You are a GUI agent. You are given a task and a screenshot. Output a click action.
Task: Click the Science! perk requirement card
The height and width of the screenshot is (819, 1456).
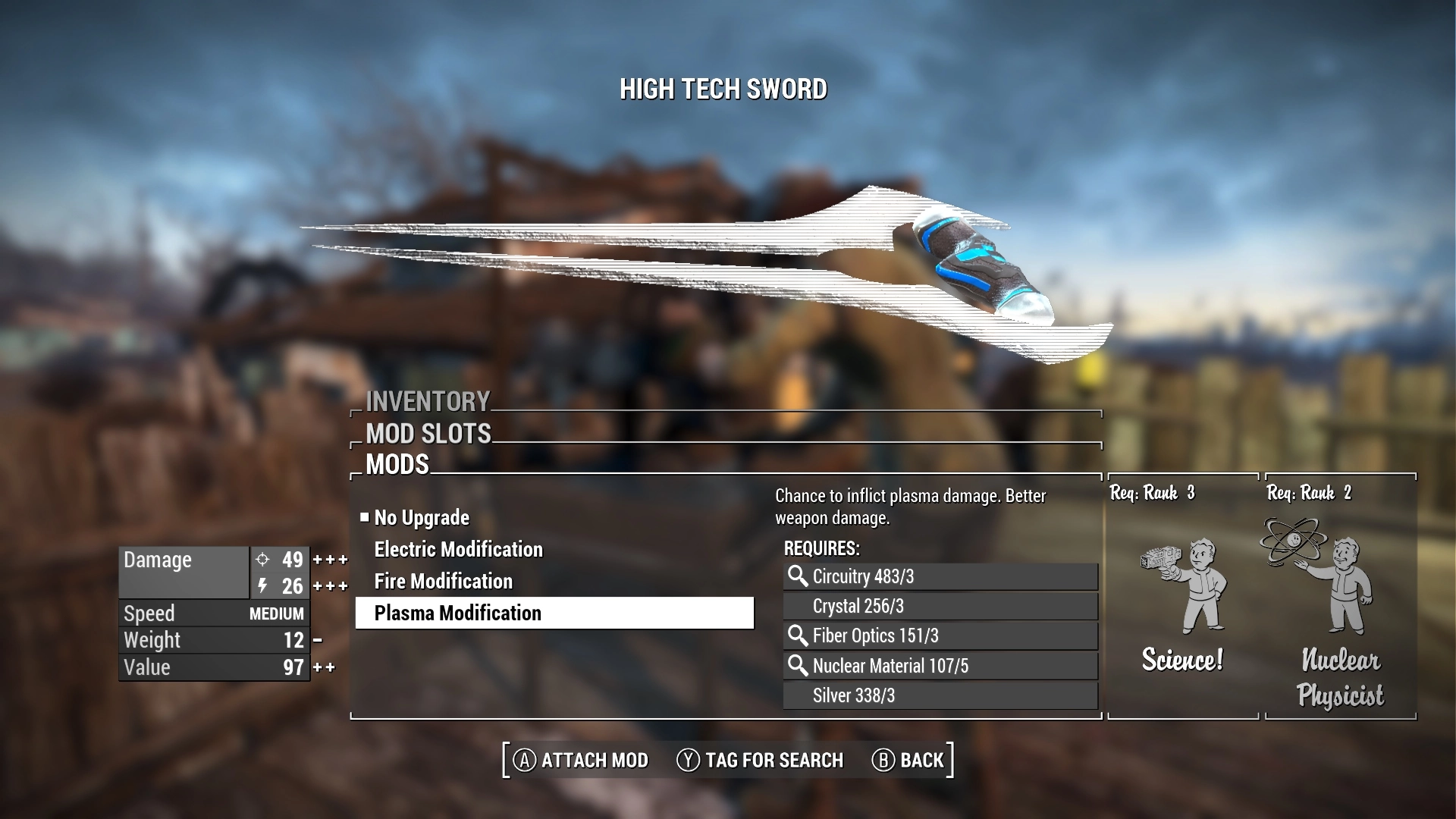click(x=1182, y=596)
